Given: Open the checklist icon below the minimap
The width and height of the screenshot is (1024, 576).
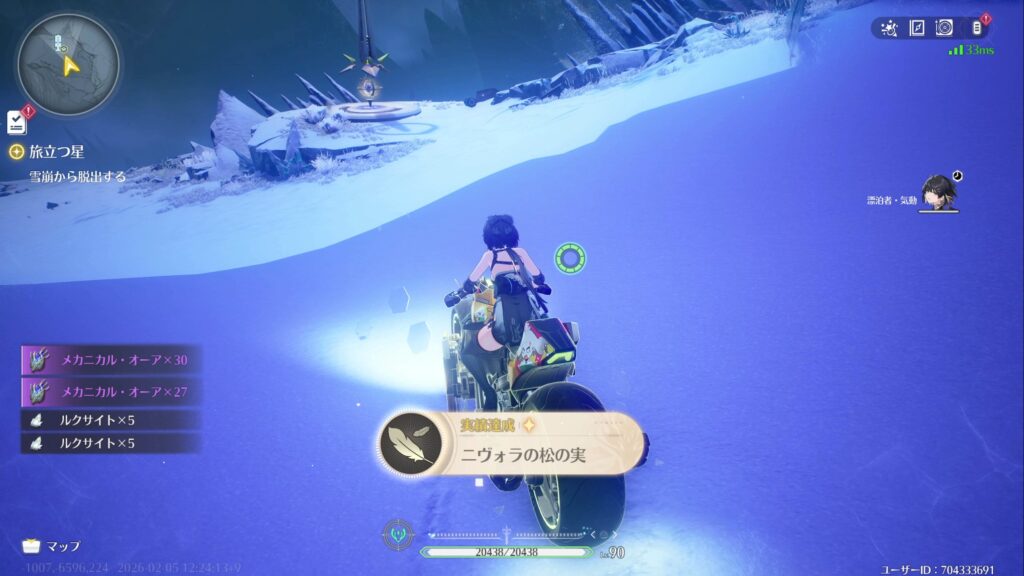Looking at the screenshot, I should tap(17, 122).
